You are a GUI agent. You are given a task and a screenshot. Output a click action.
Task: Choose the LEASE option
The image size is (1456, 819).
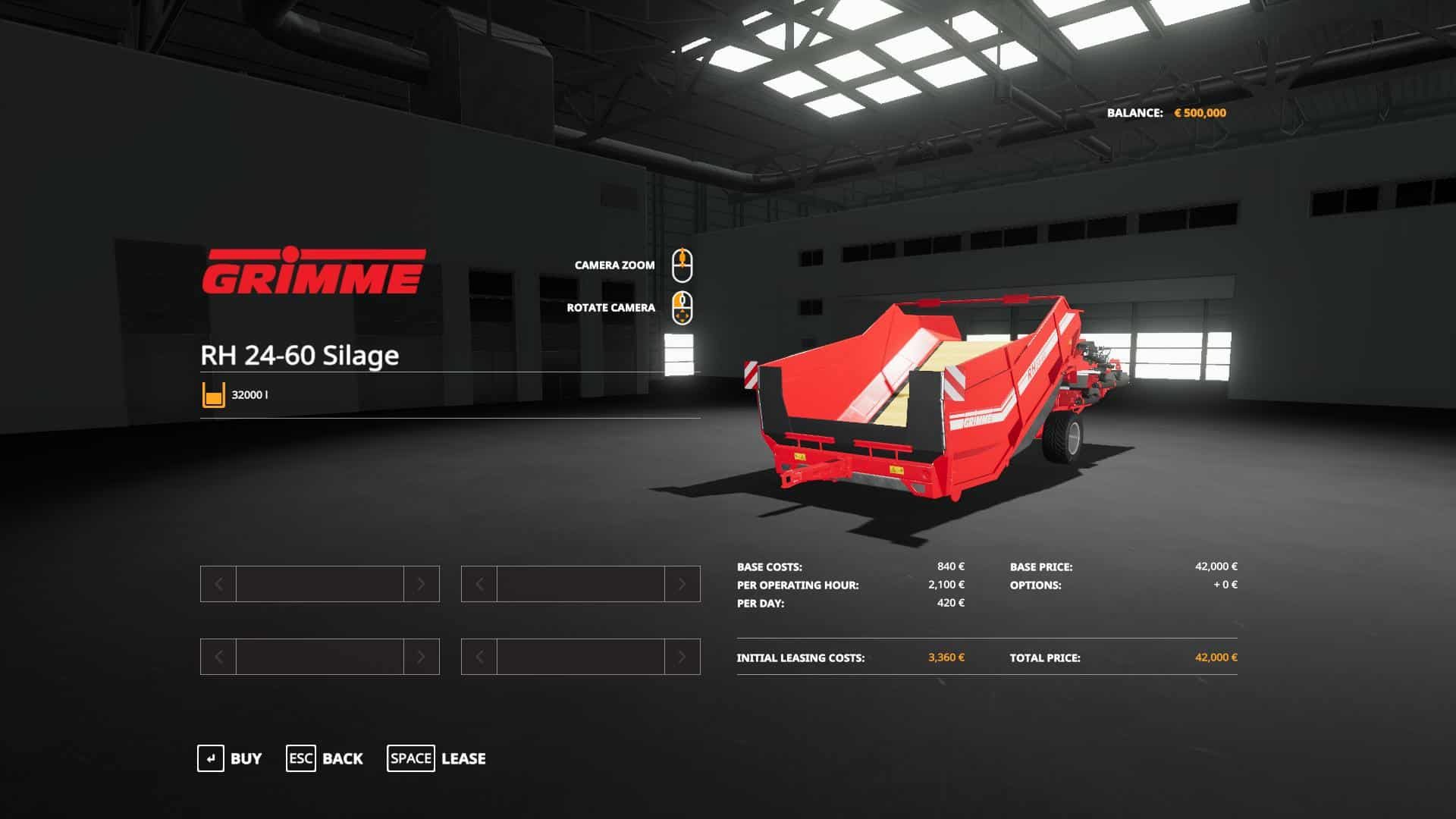437,758
